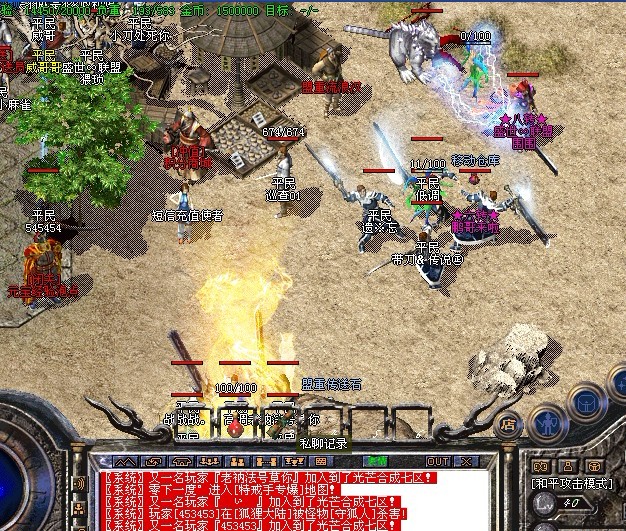The image size is (626, 531).
Task: Click the OUT logout button
Action: 437,461
